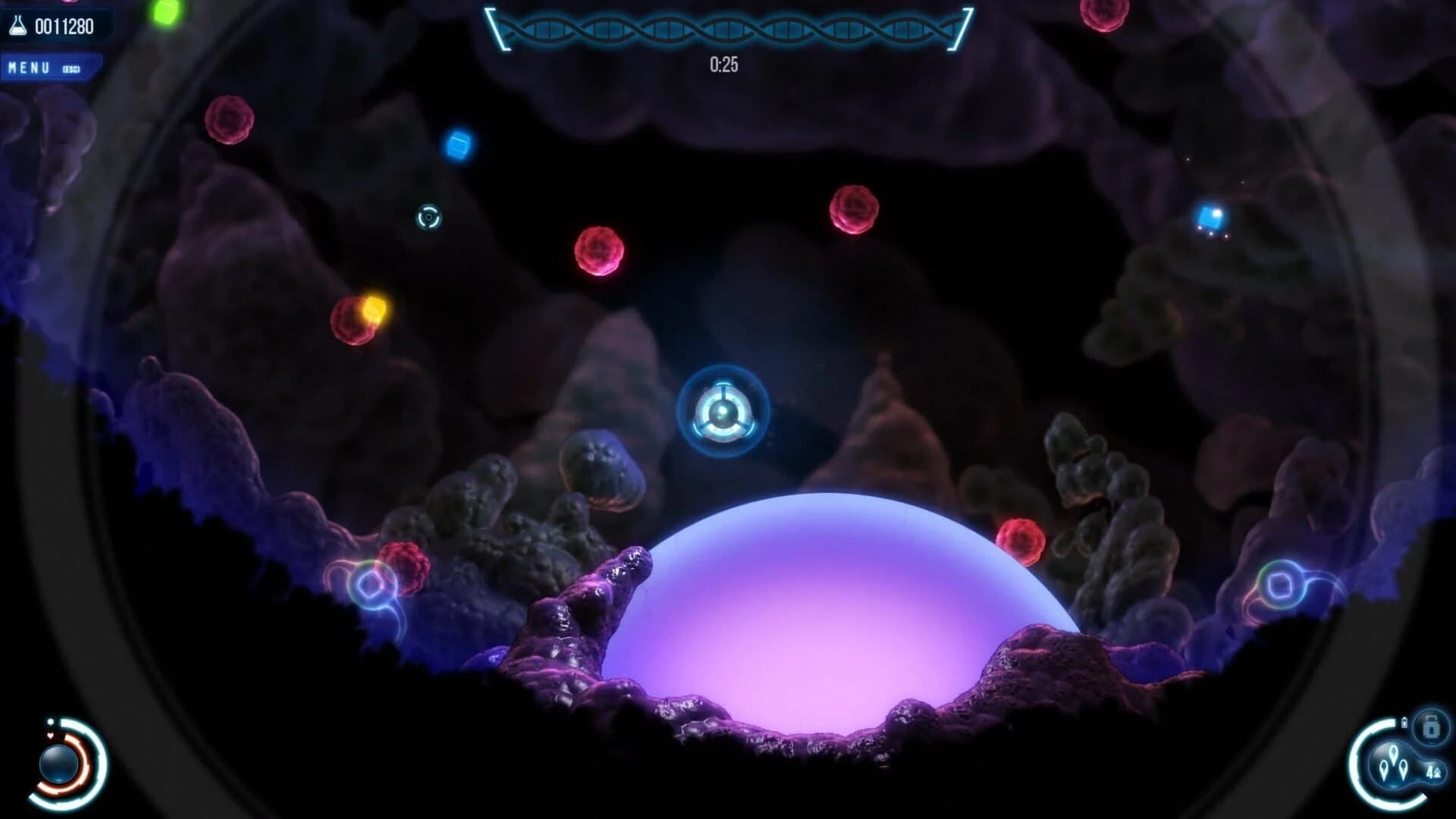1456x819 pixels.
Task: Click the small targeting reticle near the upper-left cells
Action: 427,218
